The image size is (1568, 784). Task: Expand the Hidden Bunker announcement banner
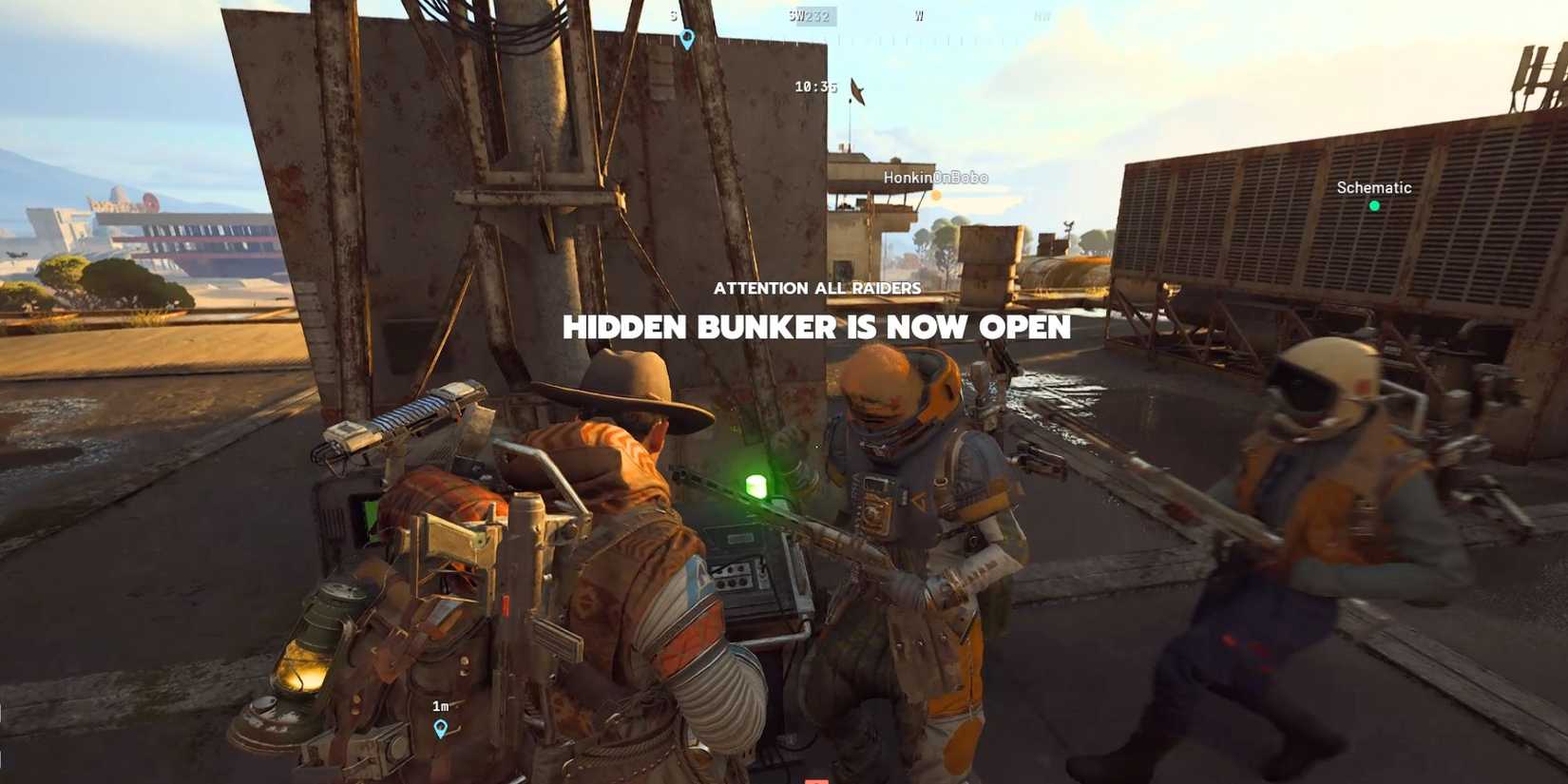[818, 328]
